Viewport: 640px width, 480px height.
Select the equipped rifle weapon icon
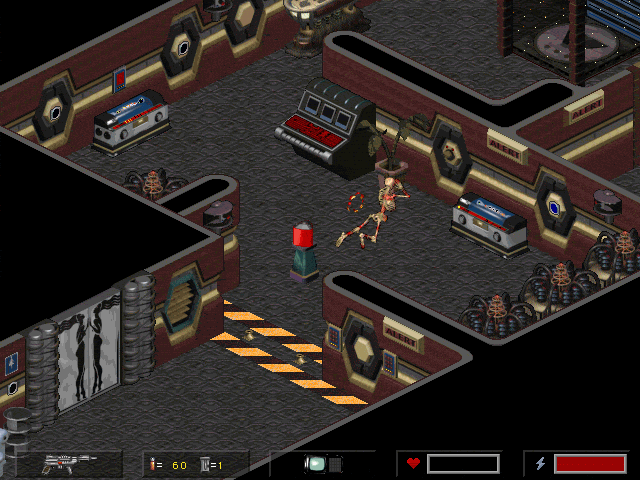pyautogui.click(x=70, y=463)
